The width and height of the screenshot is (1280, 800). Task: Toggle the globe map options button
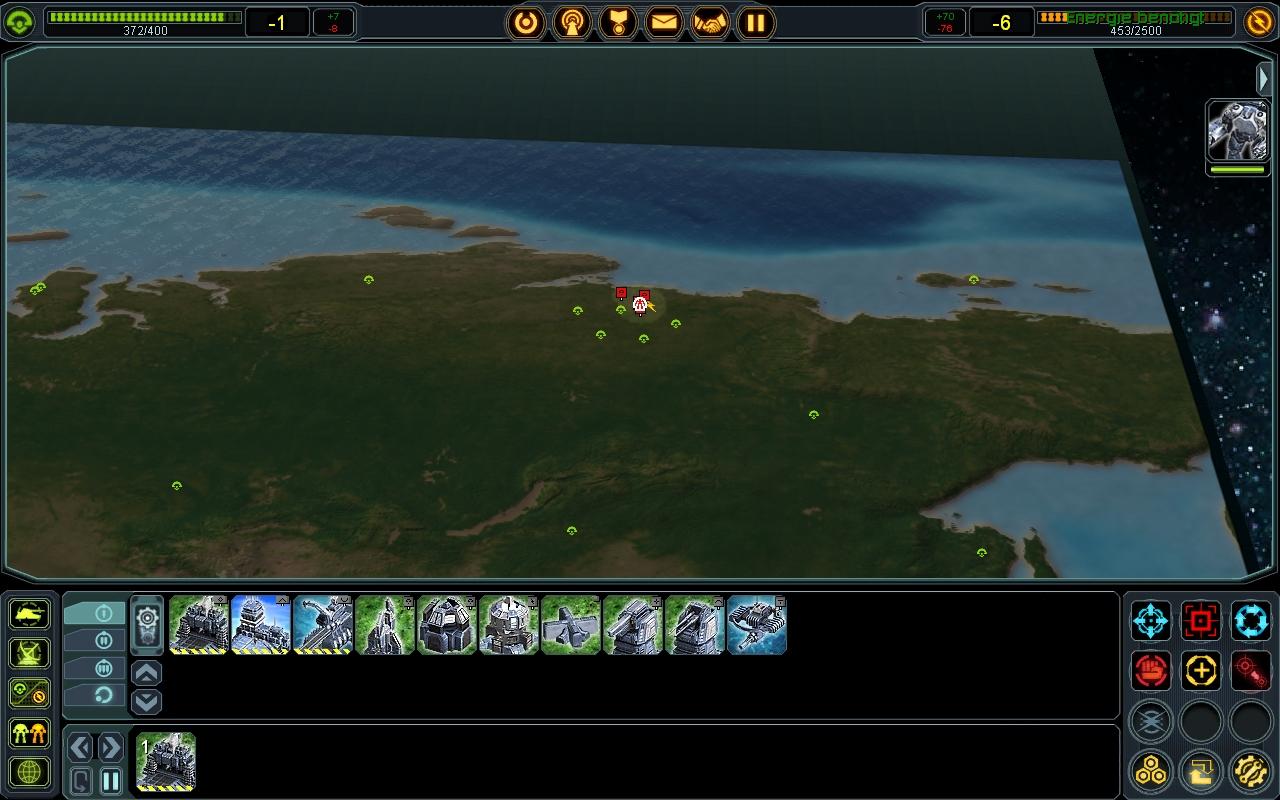[30, 772]
